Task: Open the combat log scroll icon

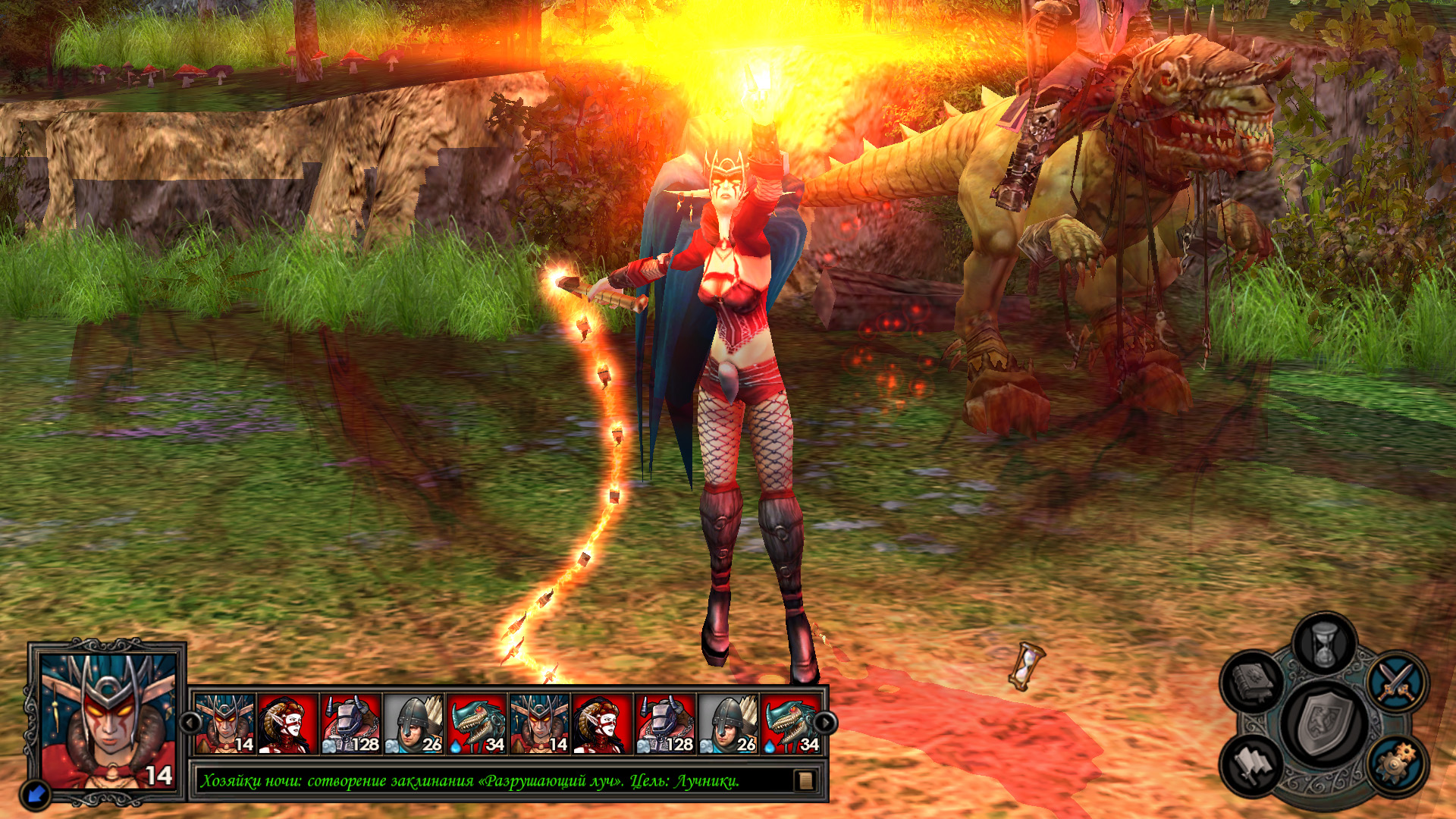Action: tap(805, 780)
